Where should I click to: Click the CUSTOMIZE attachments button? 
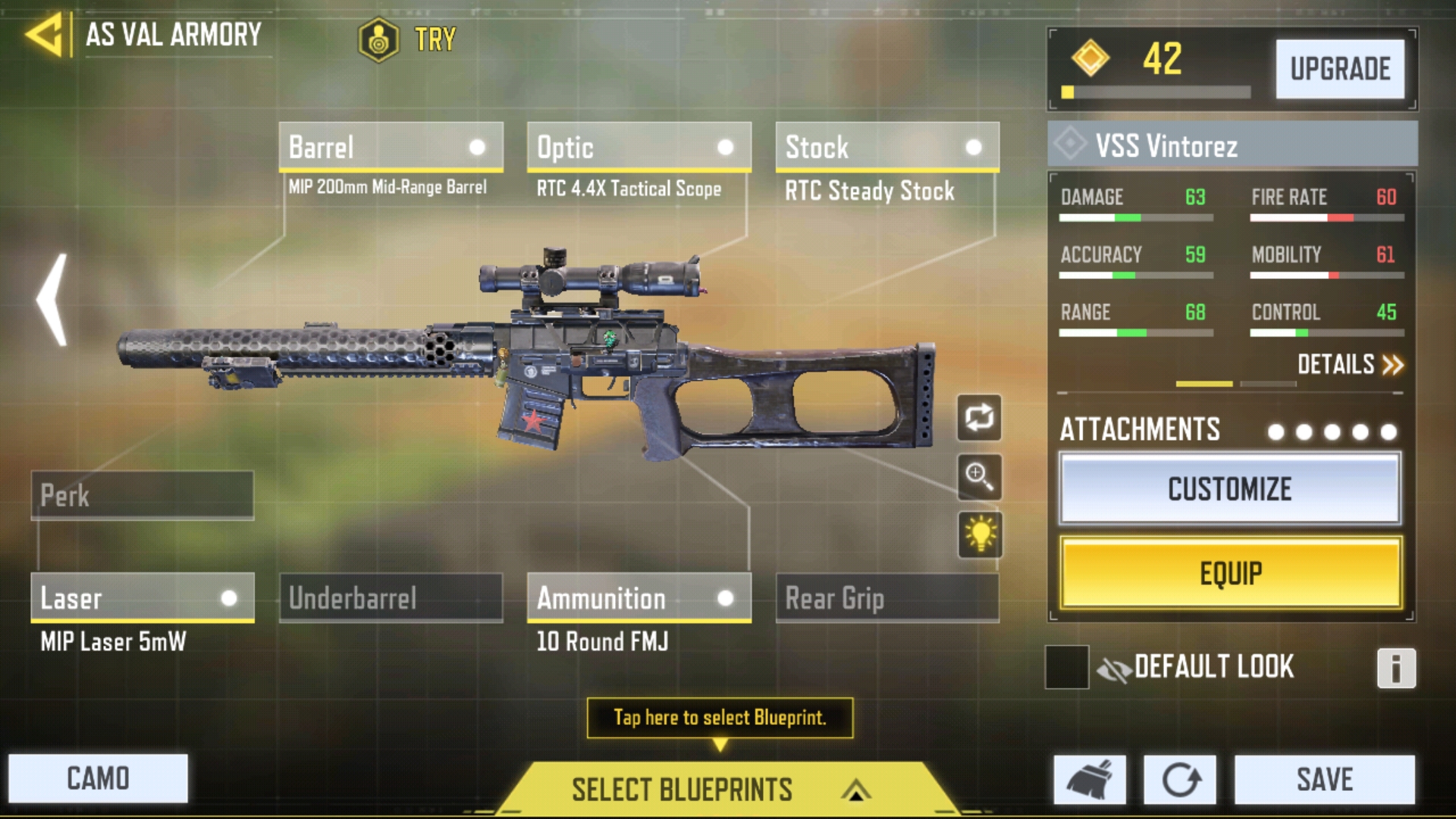1230,489
